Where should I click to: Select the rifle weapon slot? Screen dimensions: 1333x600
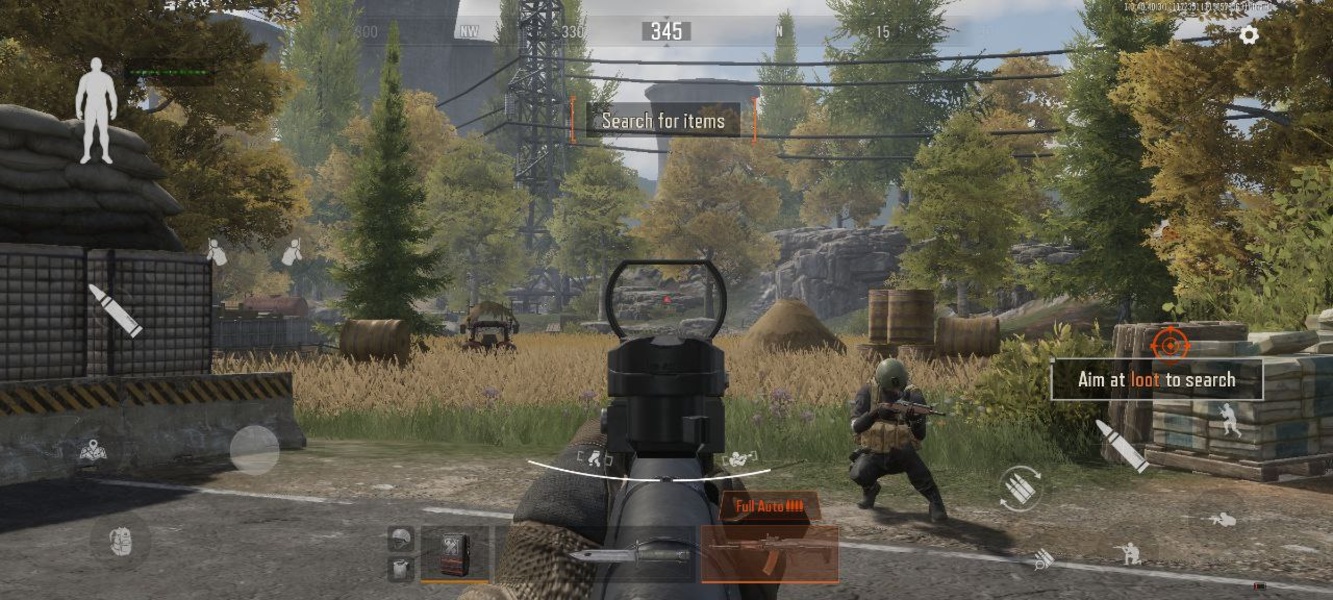tap(769, 553)
